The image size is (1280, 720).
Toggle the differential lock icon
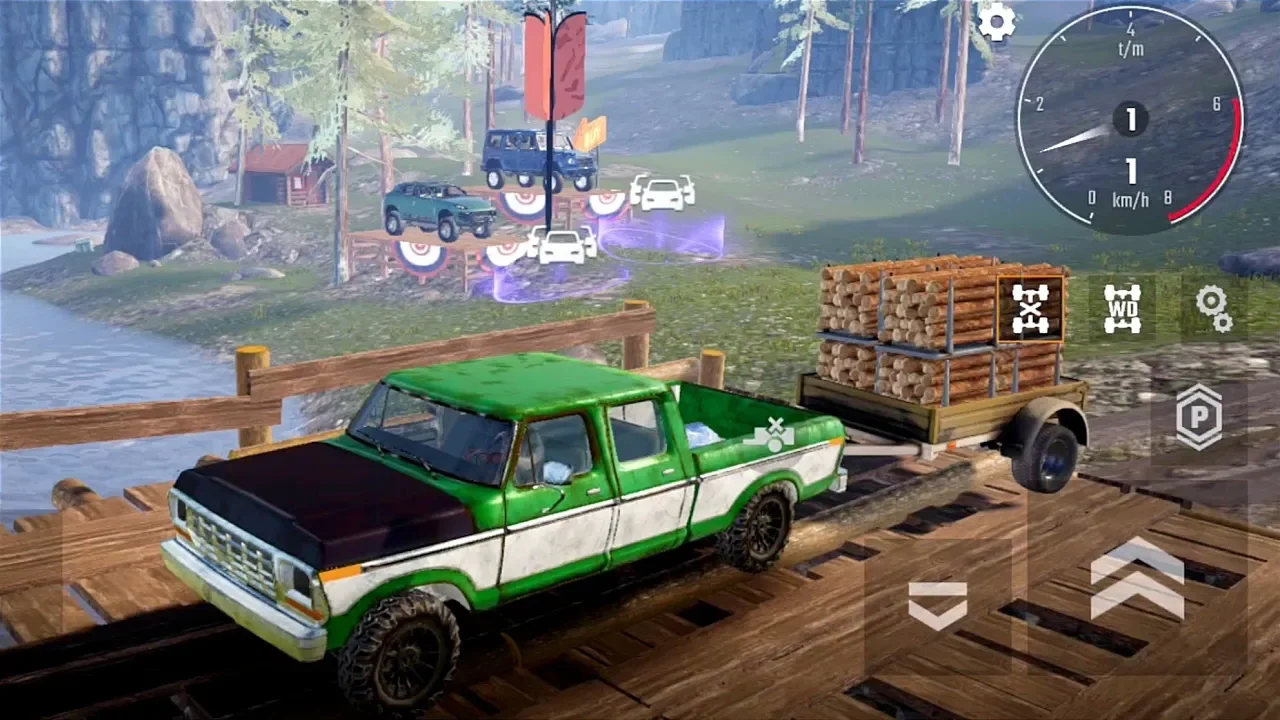1030,308
